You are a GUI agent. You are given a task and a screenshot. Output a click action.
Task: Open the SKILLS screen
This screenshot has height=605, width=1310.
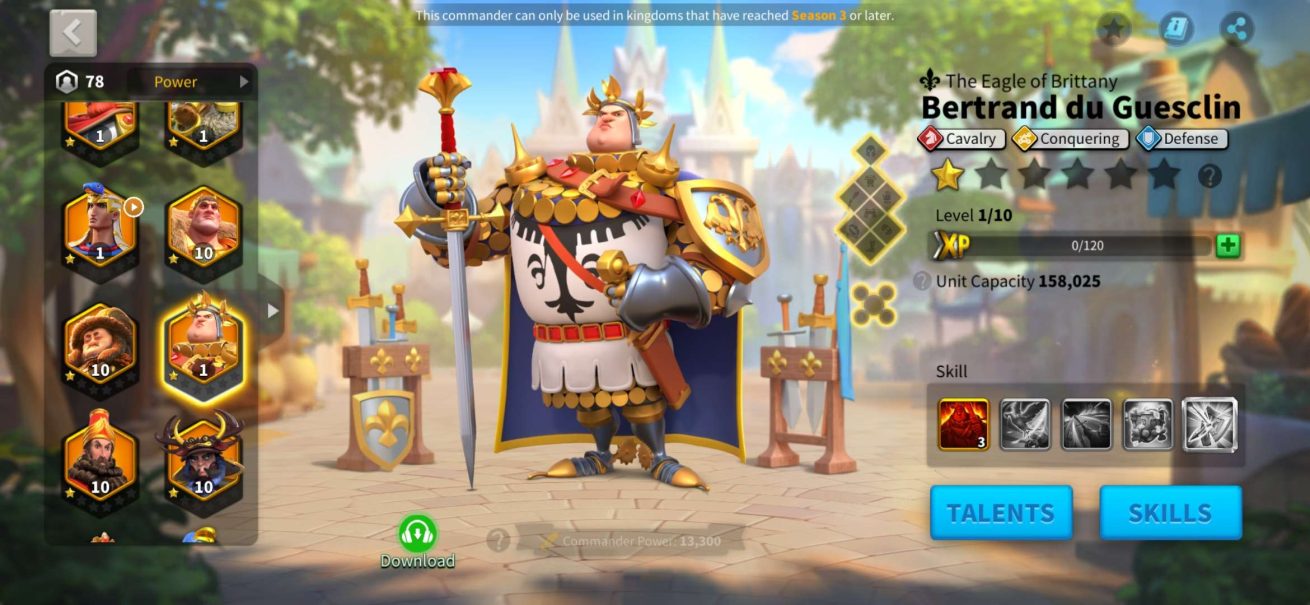point(1170,513)
